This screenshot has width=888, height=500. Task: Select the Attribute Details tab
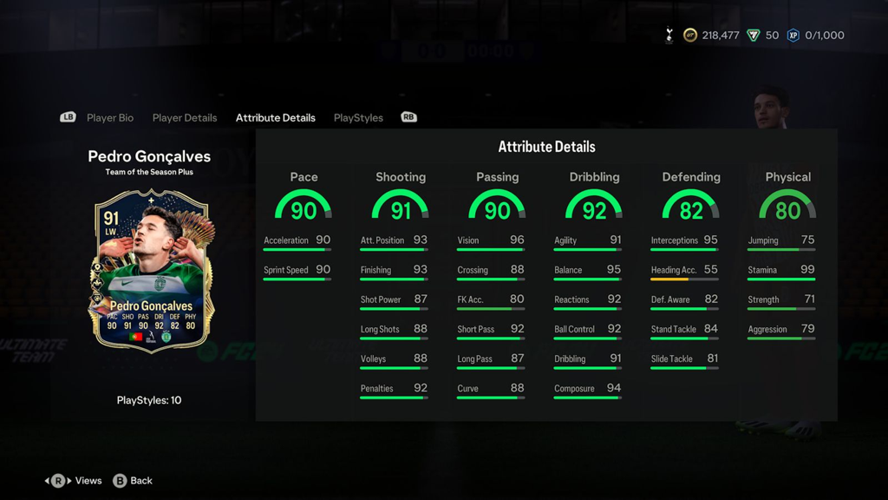point(275,118)
